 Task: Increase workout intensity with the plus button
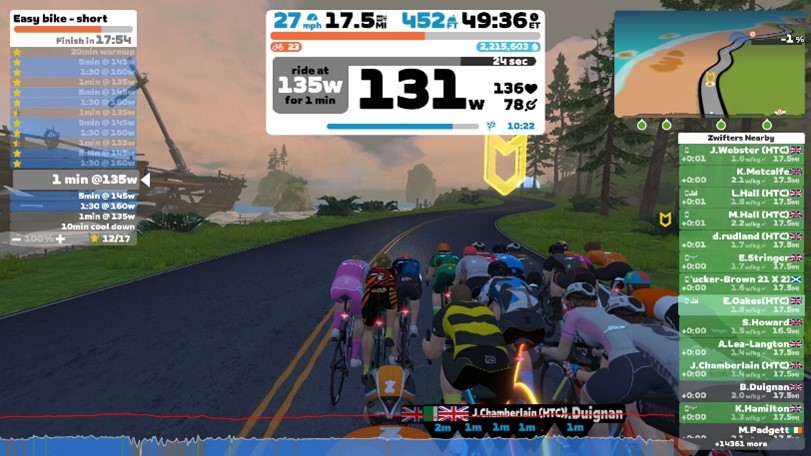click(60, 239)
